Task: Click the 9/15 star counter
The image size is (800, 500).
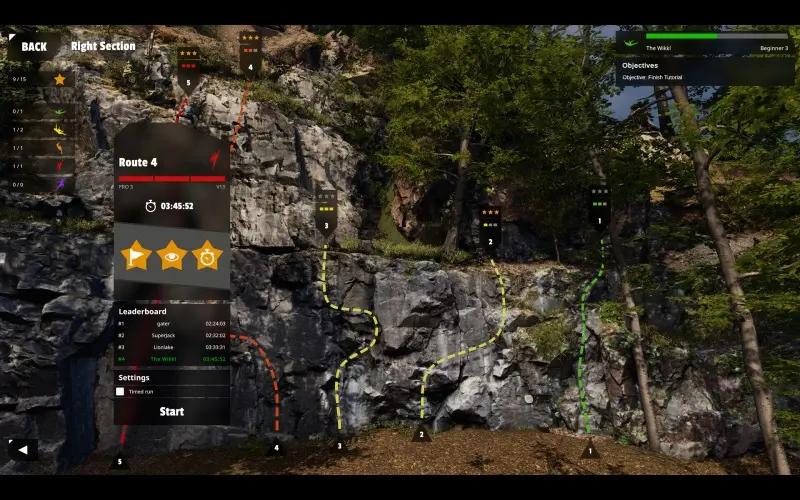Action: coord(40,79)
